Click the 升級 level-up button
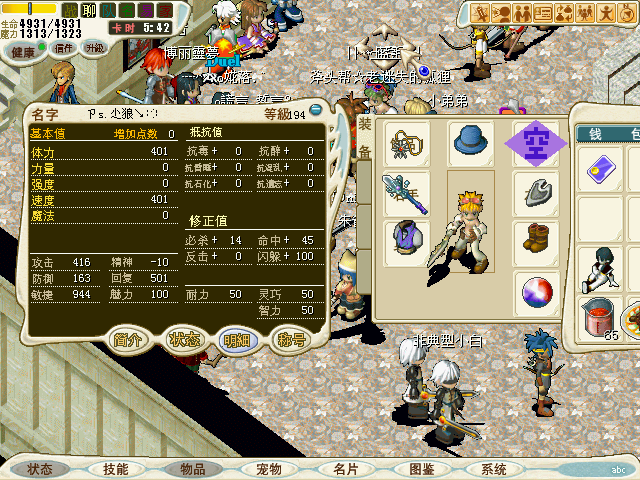The height and width of the screenshot is (480, 640). click(x=97, y=48)
